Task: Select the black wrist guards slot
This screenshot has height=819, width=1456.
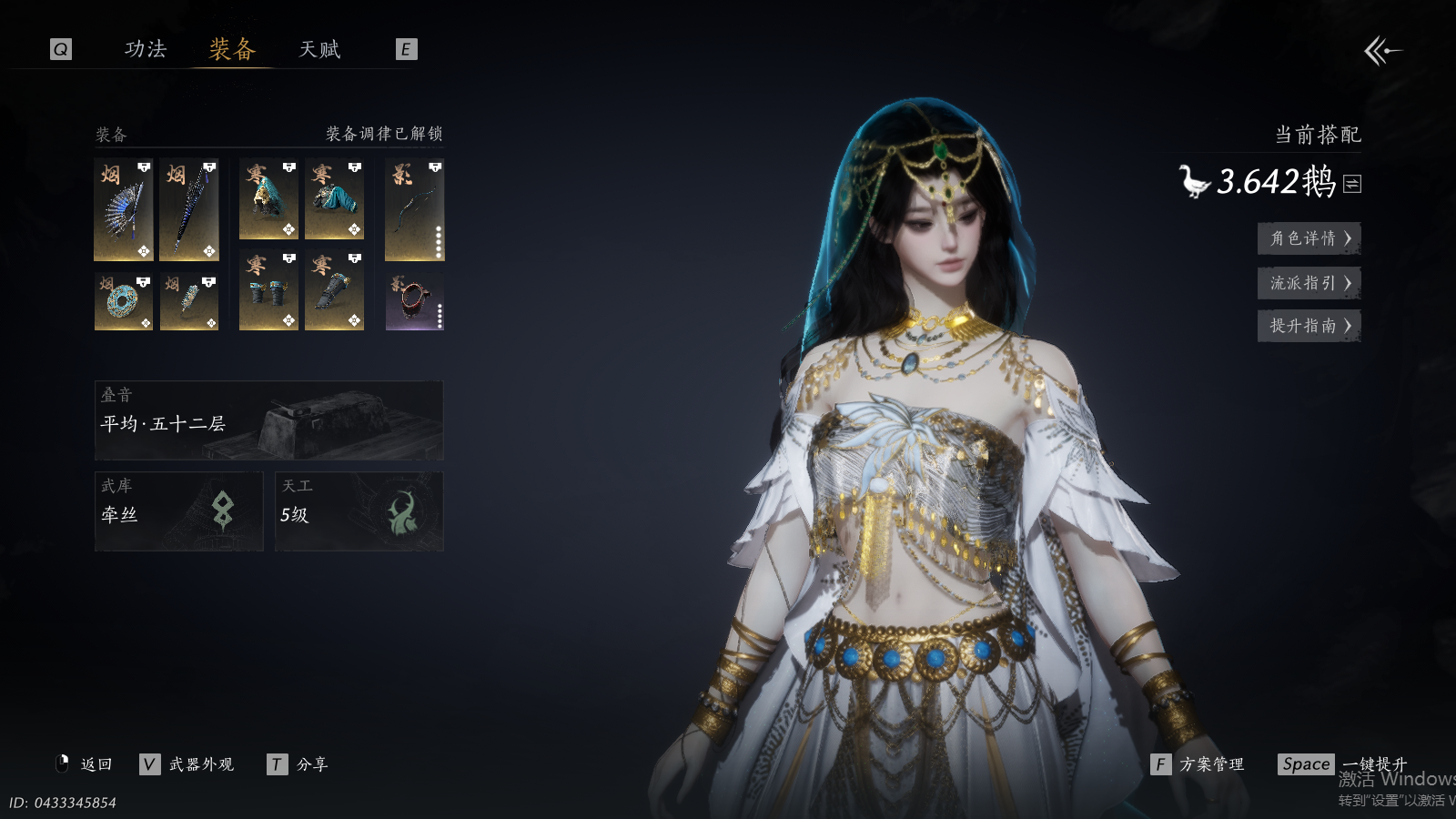Action: 268,290
